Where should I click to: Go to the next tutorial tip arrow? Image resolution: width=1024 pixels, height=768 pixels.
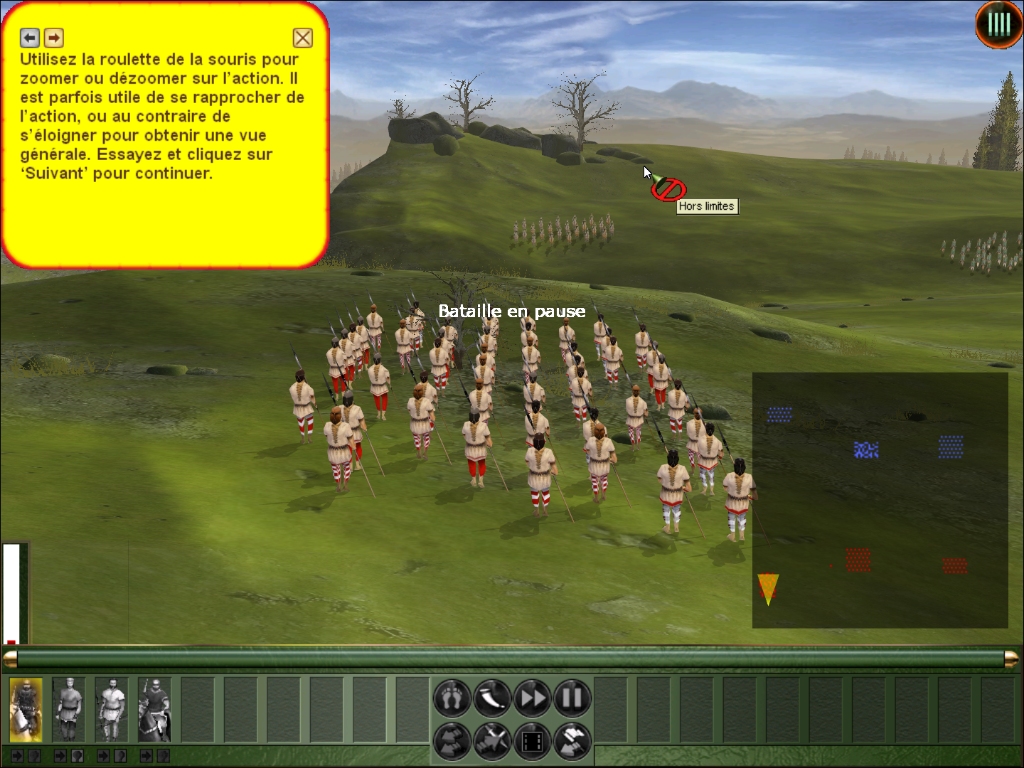coord(54,38)
